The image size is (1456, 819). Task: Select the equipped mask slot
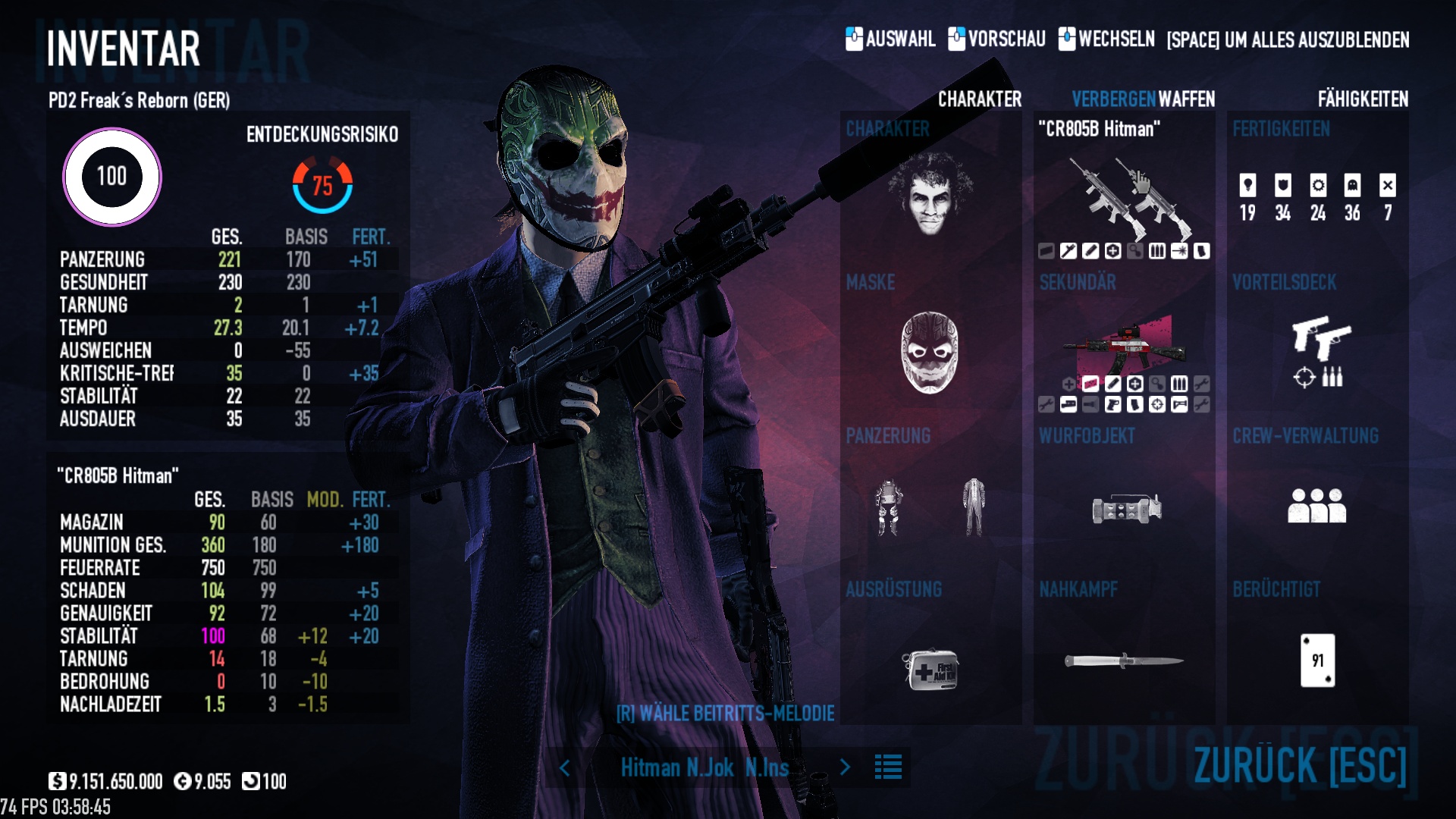click(930, 353)
